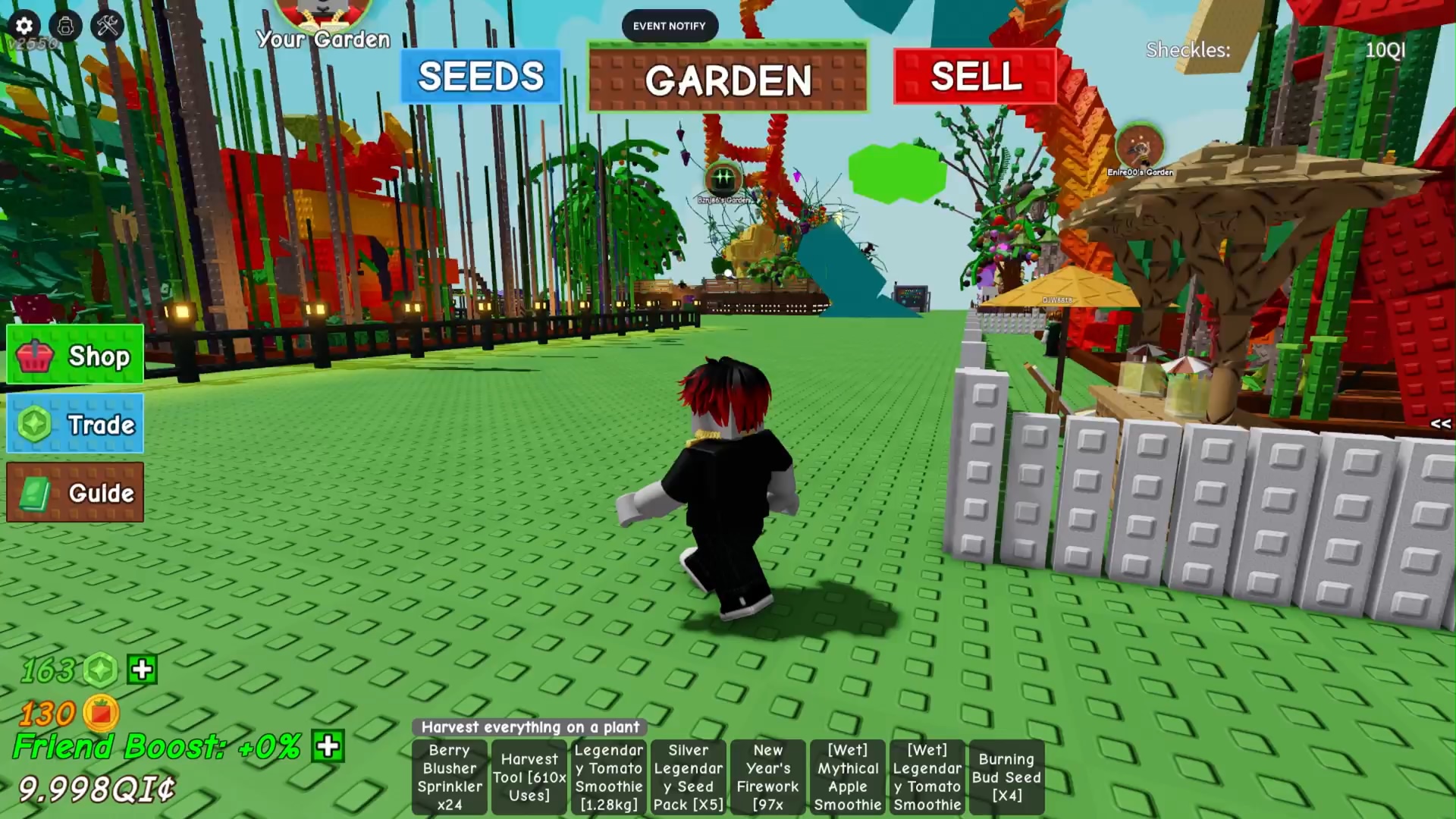Teleport with the SEEDS button

coord(481,77)
